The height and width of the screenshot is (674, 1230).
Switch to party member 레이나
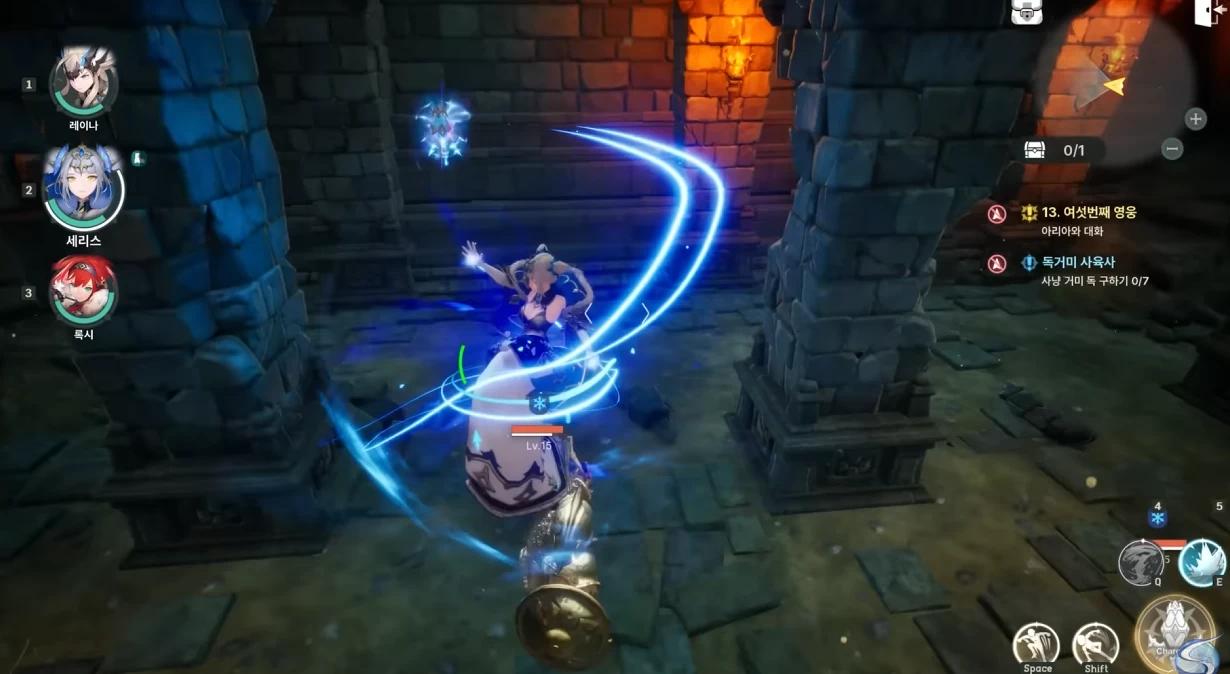[84, 84]
